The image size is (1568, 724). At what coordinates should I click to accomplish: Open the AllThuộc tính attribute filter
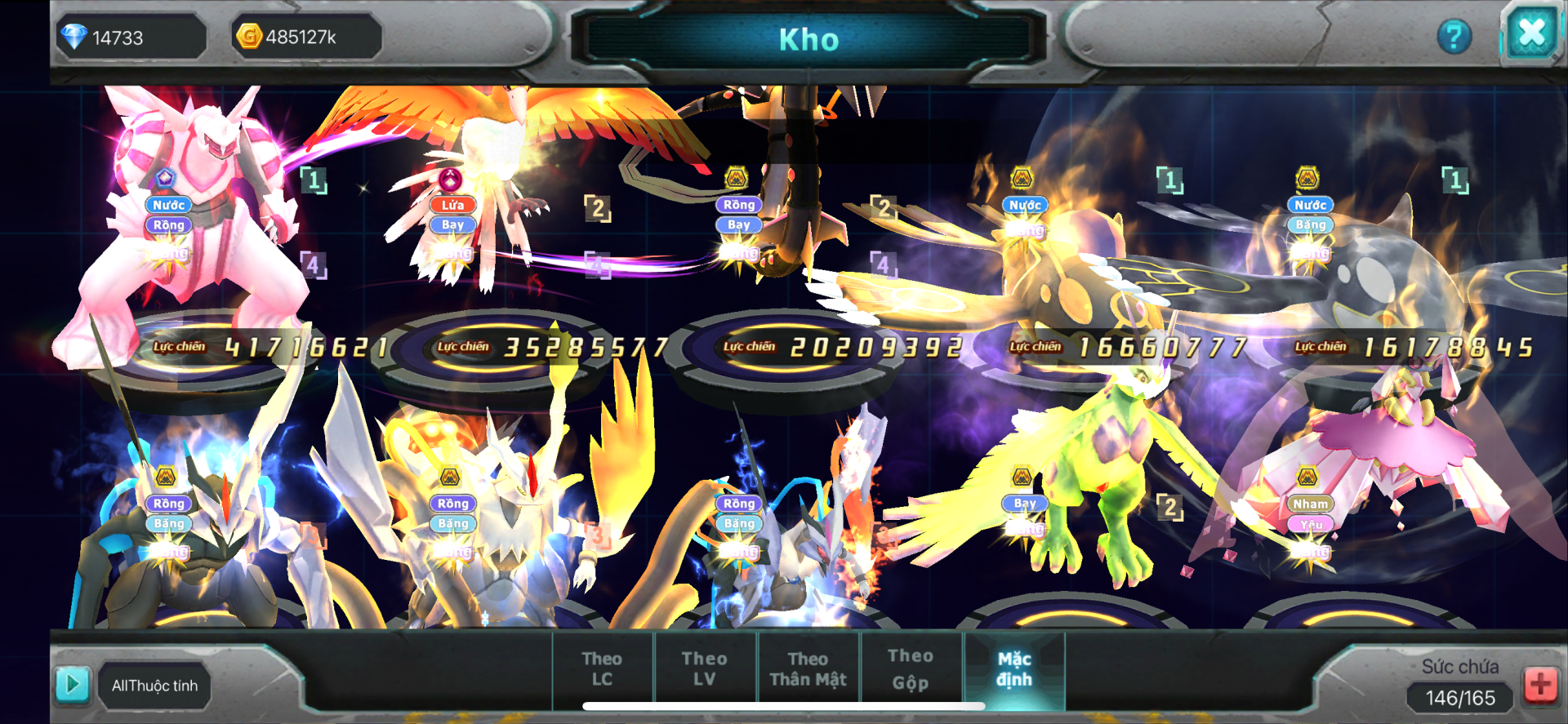[x=154, y=686]
